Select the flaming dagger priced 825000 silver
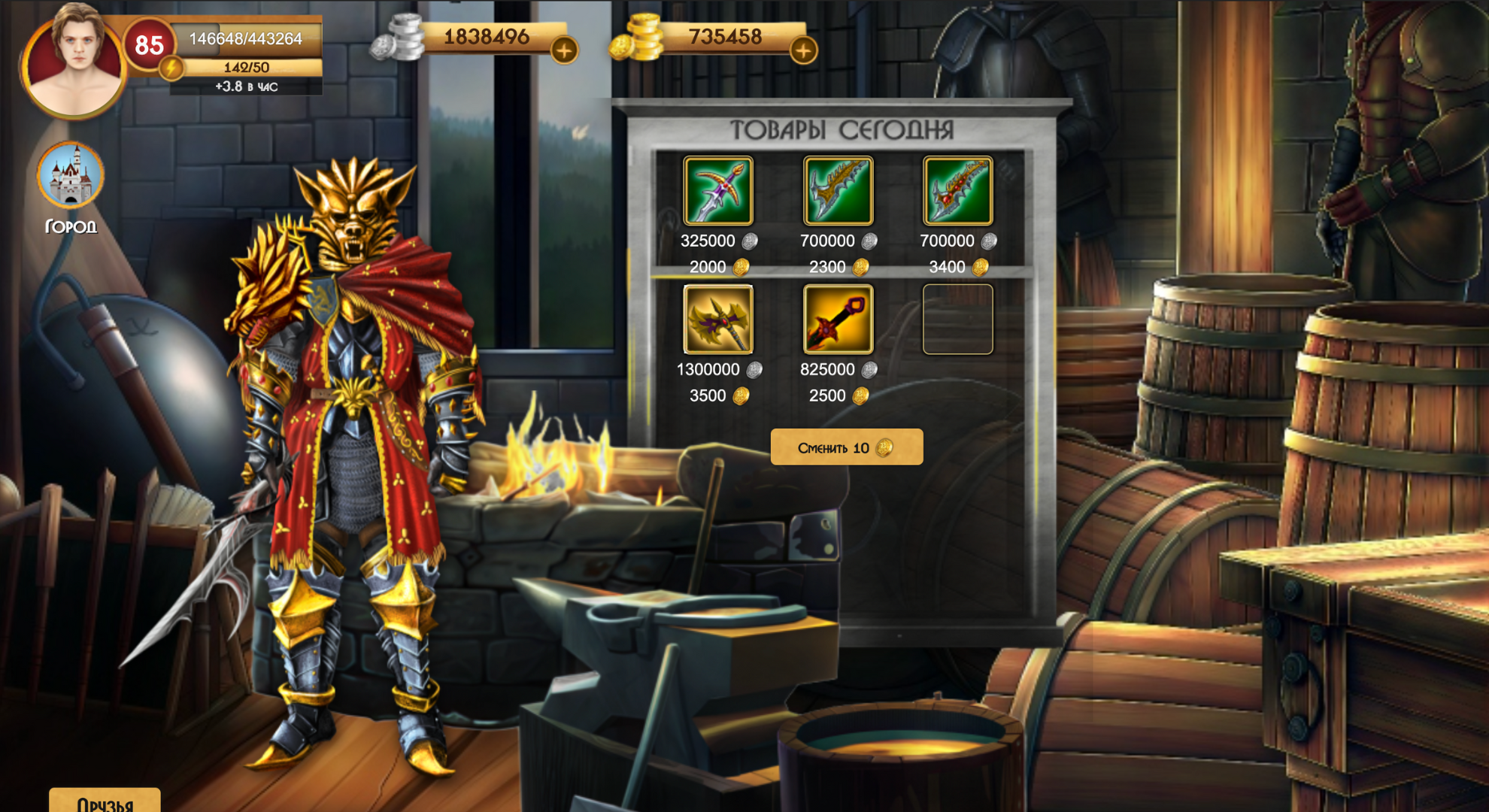 coord(837,320)
